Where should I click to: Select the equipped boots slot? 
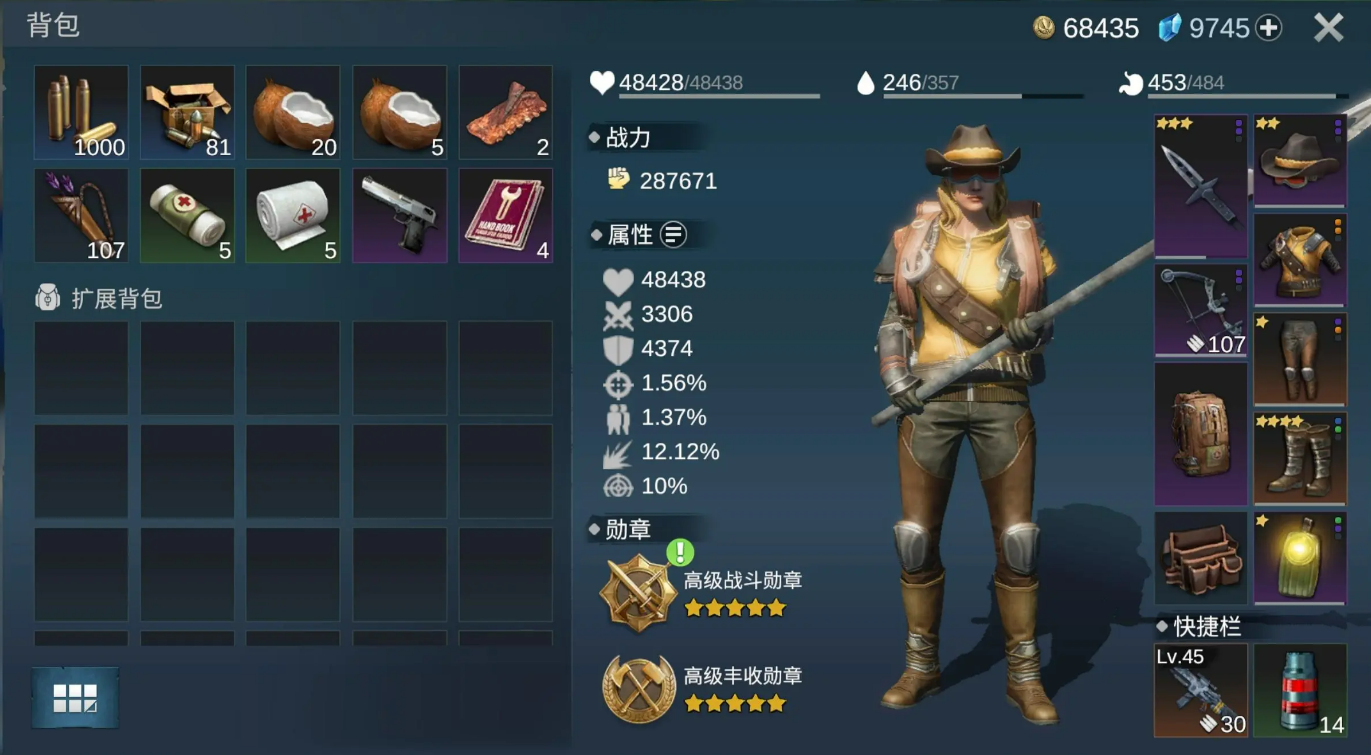coord(1300,459)
